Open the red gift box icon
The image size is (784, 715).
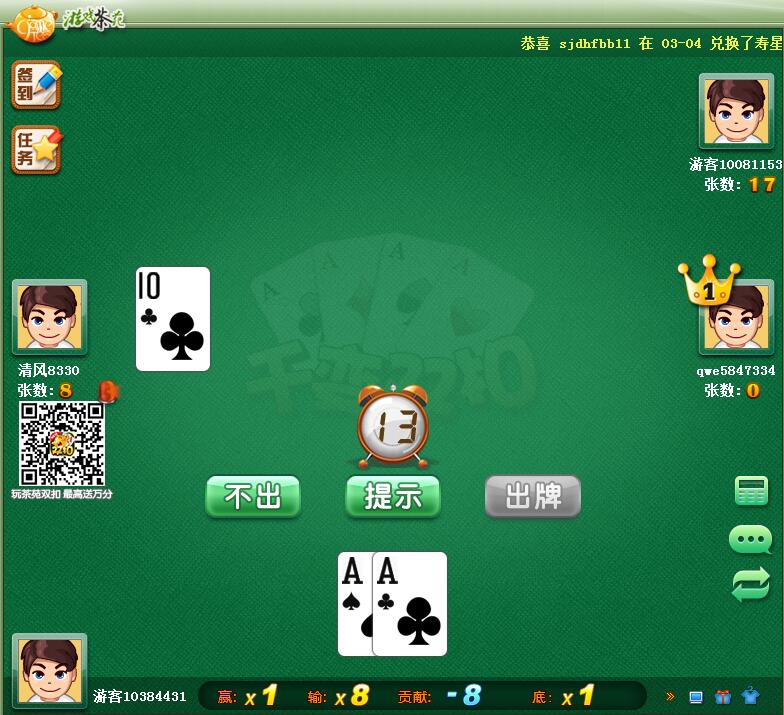pyautogui.click(x=723, y=697)
